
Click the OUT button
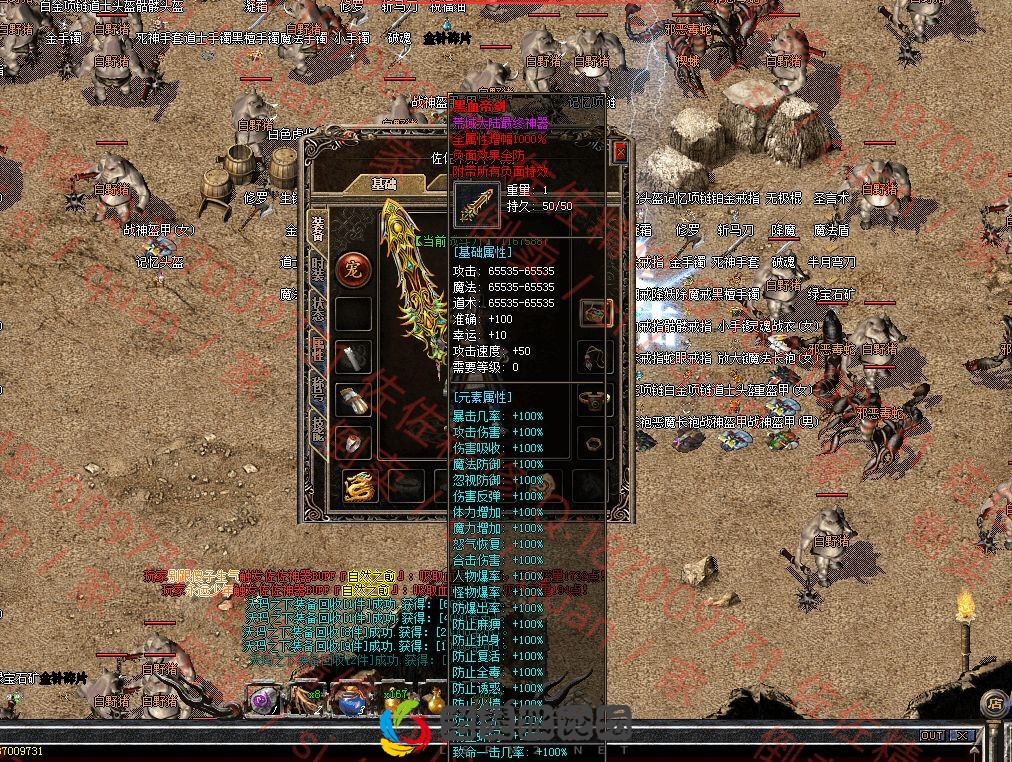932,736
